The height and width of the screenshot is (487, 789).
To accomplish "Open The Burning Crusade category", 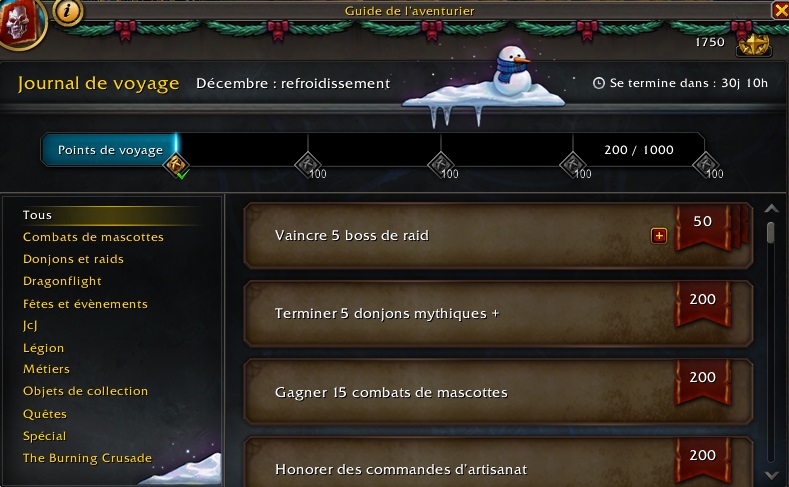I will tap(87, 458).
